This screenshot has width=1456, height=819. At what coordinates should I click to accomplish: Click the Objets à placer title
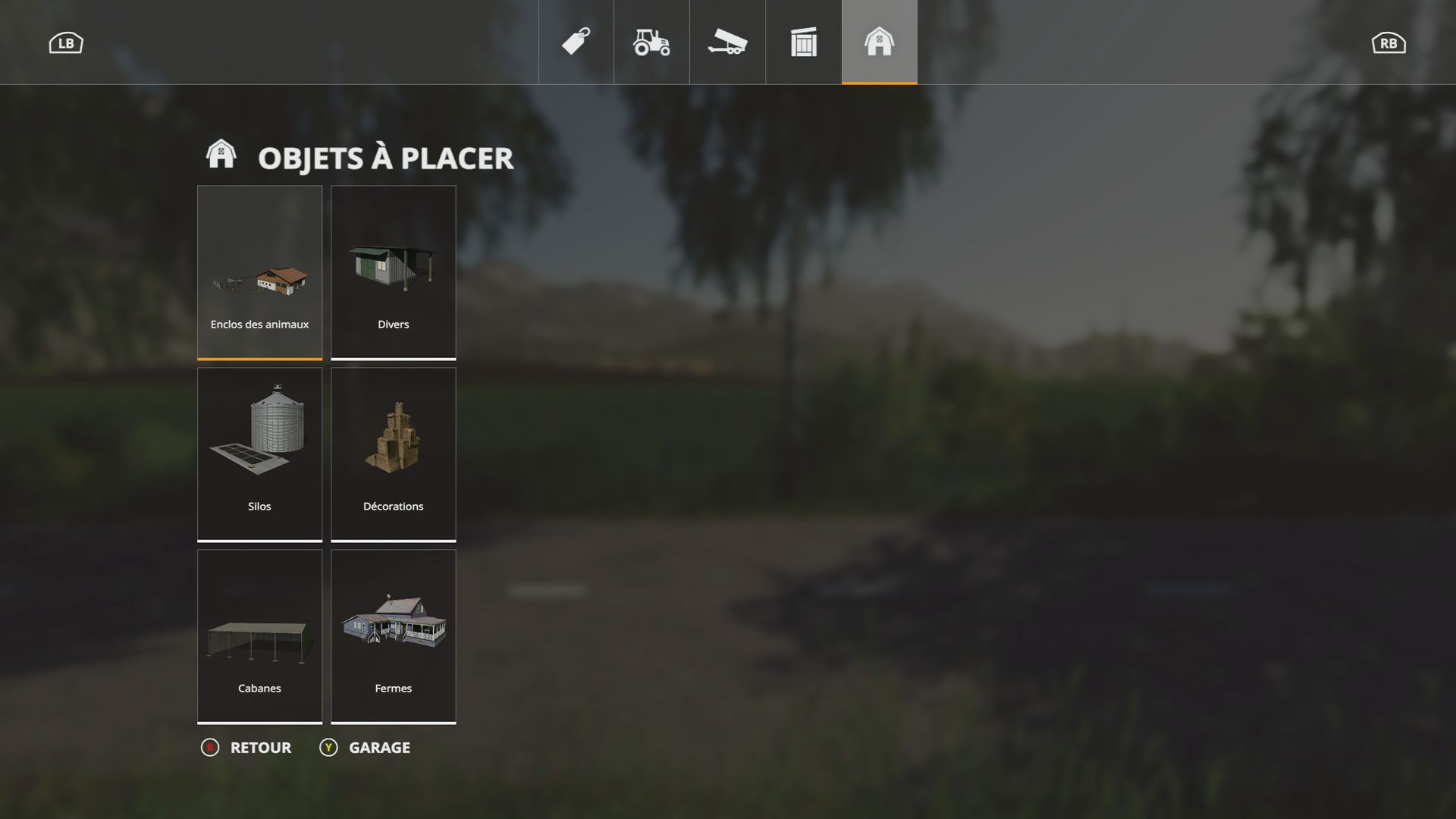tap(385, 158)
